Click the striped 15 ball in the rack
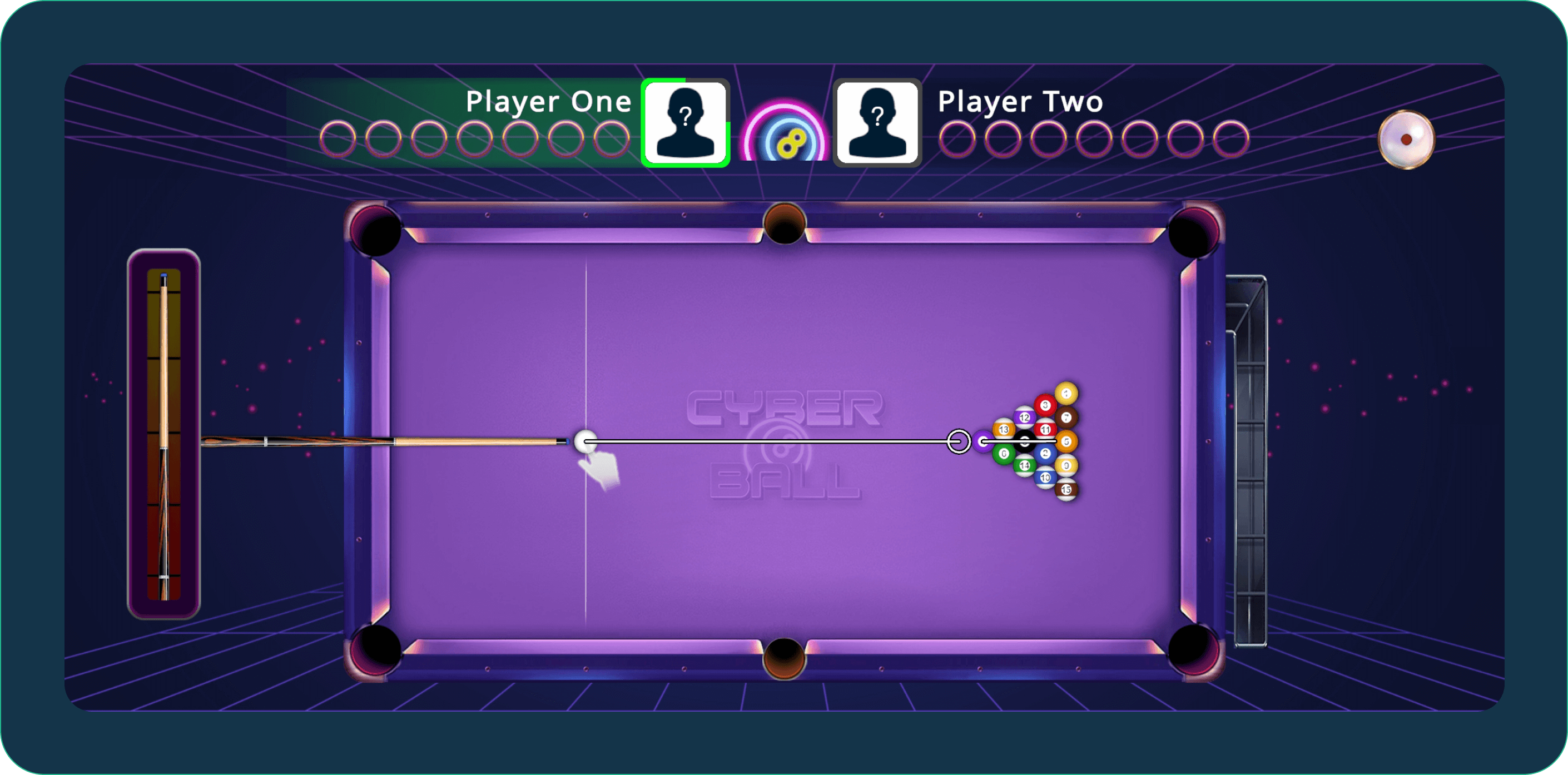The height and width of the screenshot is (775, 1568). tap(1067, 490)
